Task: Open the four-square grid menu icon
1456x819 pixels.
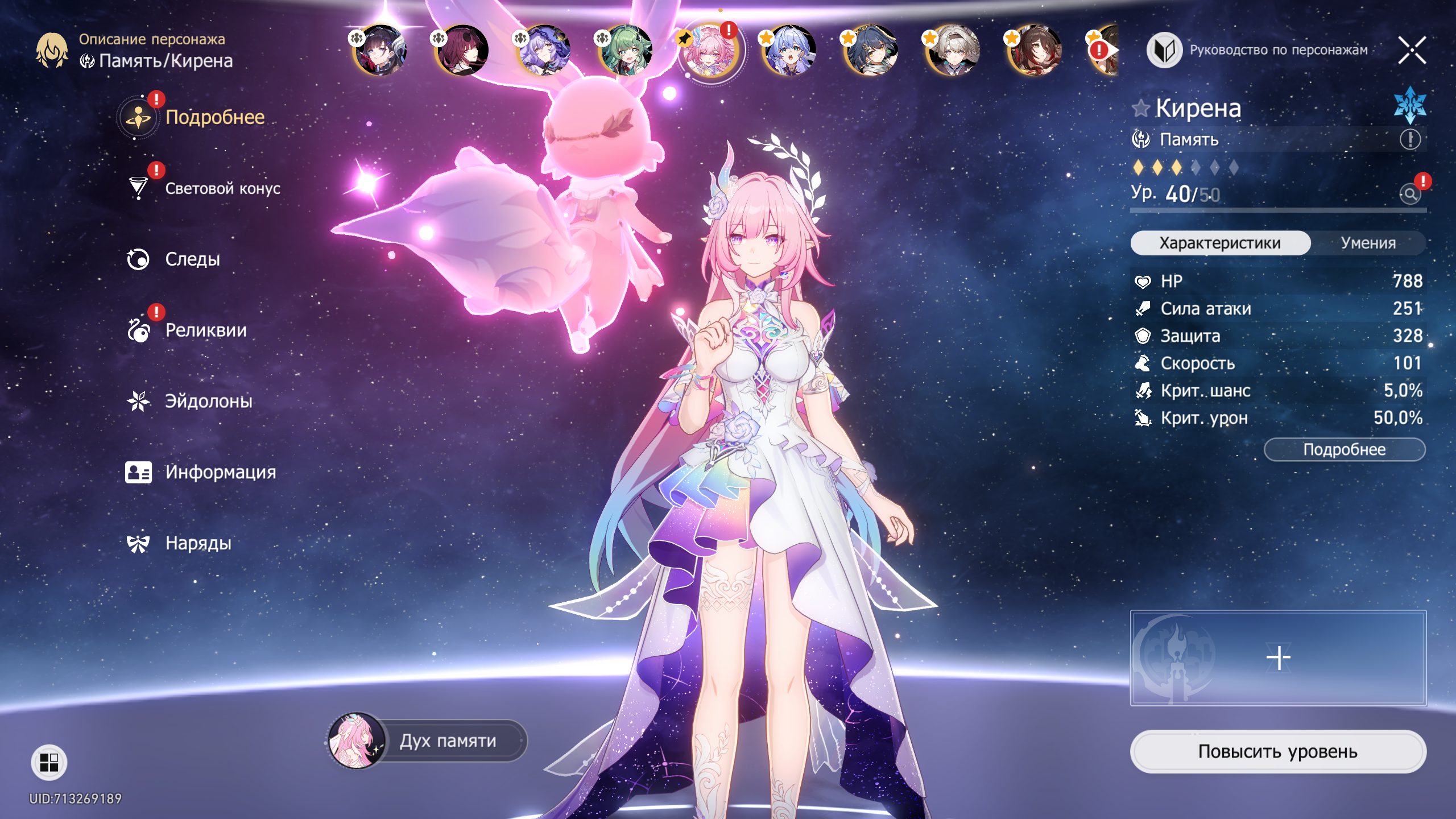Action: 49,762
